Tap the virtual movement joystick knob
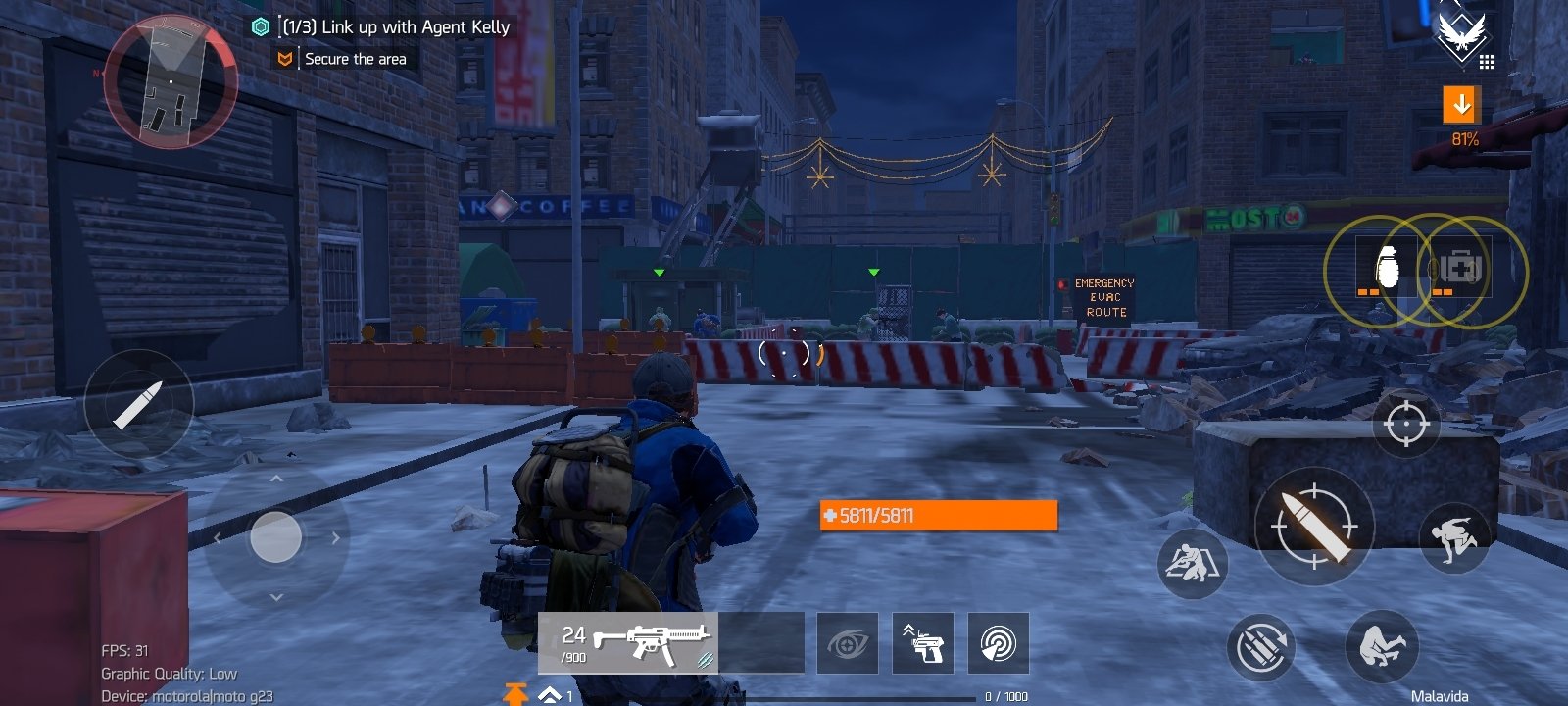Screen dimensions: 1568x706 tap(276, 537)
